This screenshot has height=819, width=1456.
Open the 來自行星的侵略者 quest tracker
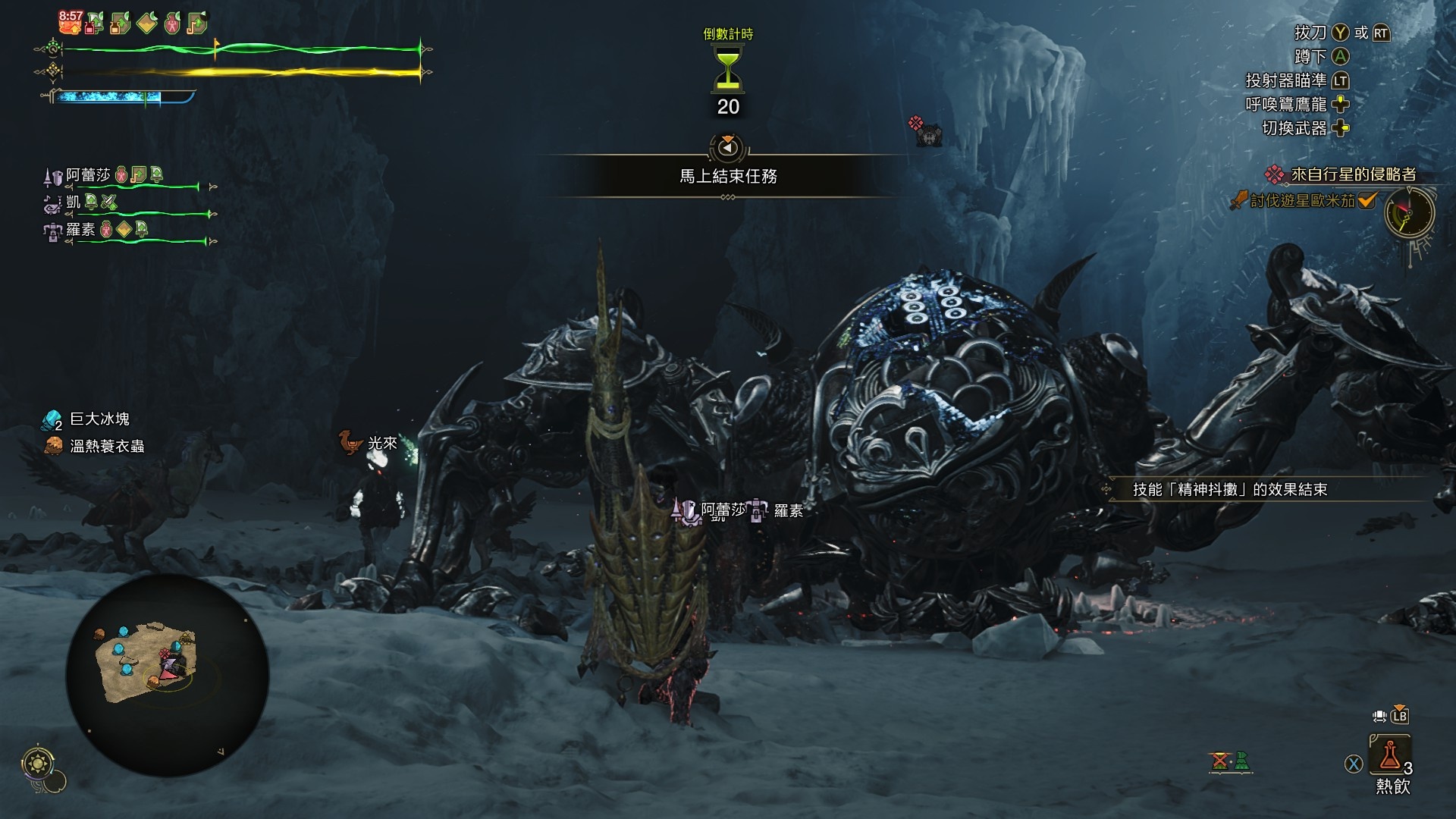click(x=1352, y=174)
